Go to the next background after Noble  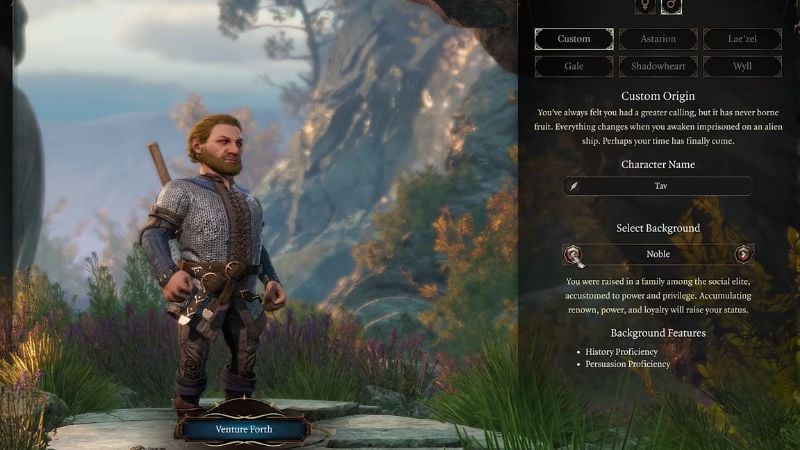743,254
